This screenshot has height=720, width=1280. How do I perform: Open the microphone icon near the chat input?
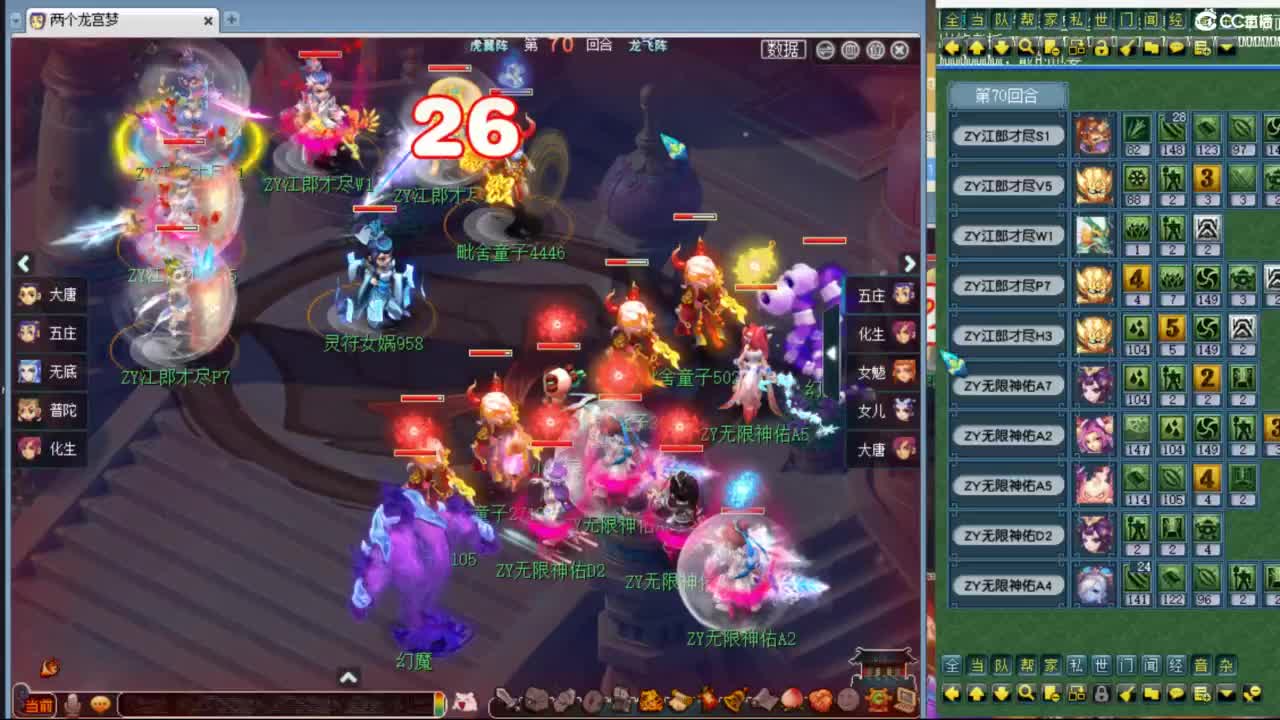pyautogui.click(x=70, y=703)
